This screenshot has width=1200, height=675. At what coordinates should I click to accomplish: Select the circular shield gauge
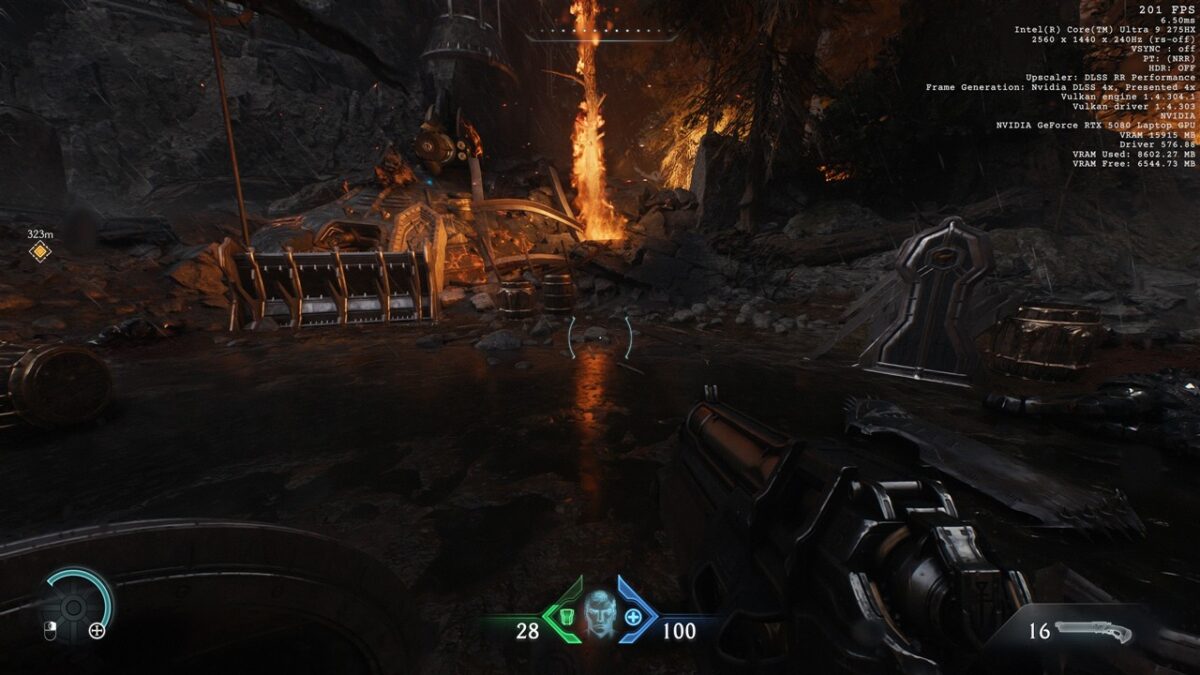point(73,606)
